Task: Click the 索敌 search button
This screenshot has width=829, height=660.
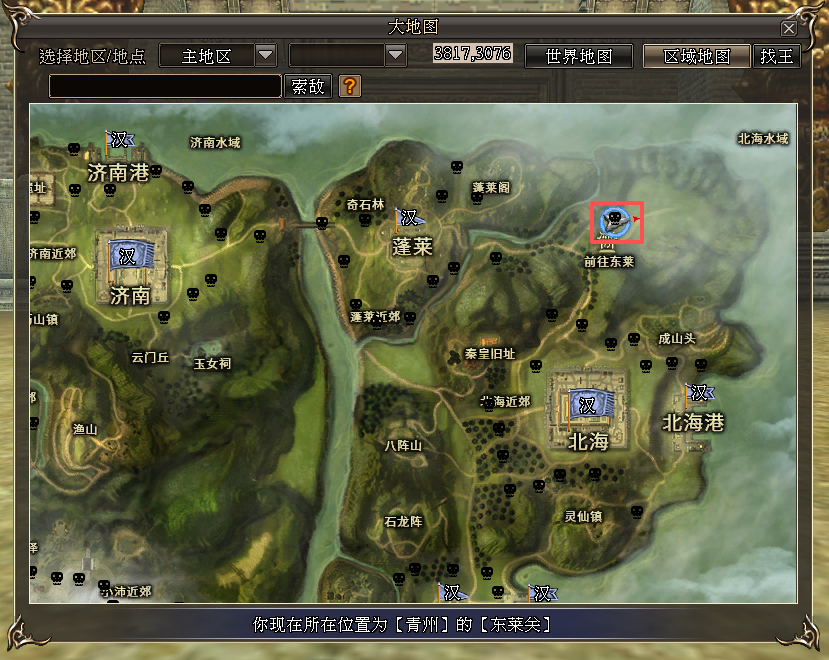Action: (308, 87)
